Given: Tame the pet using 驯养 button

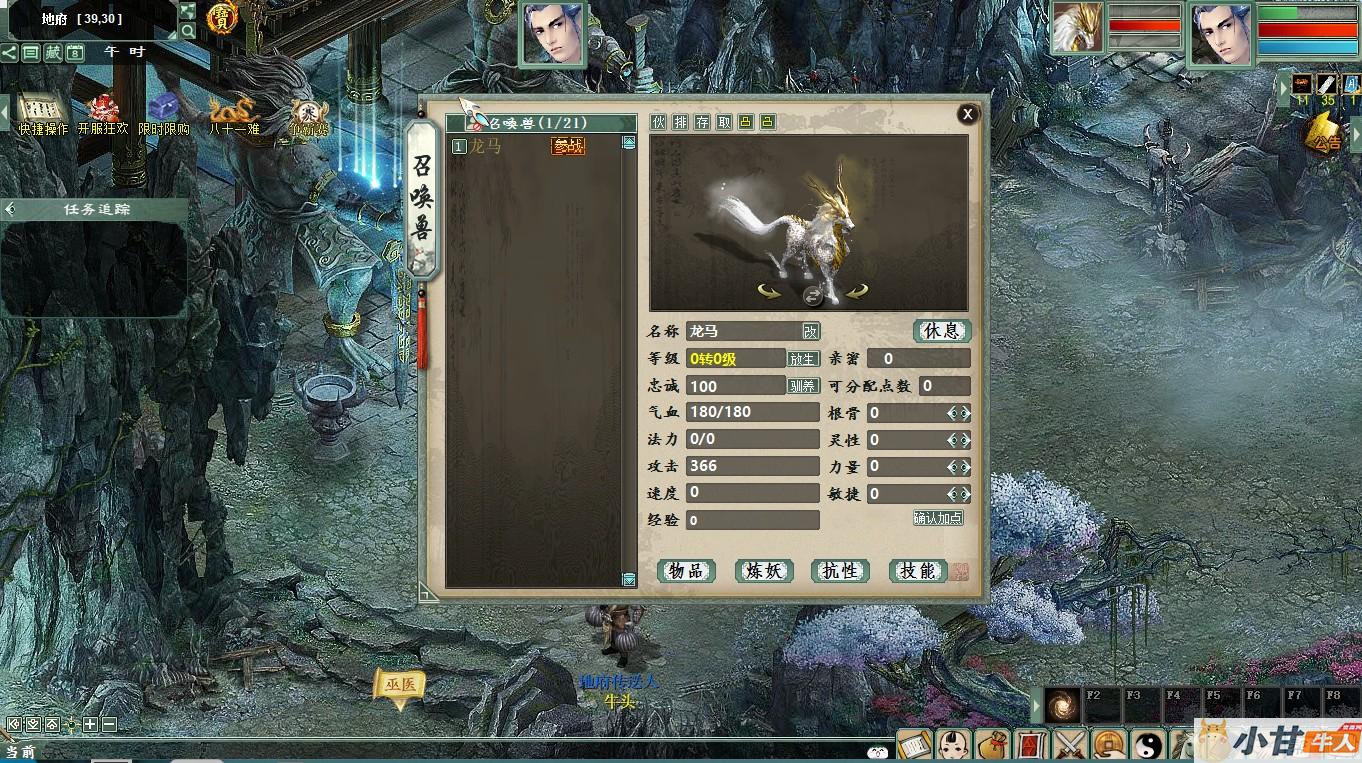Looking at the screenshot, I should [x=803, y=386].
